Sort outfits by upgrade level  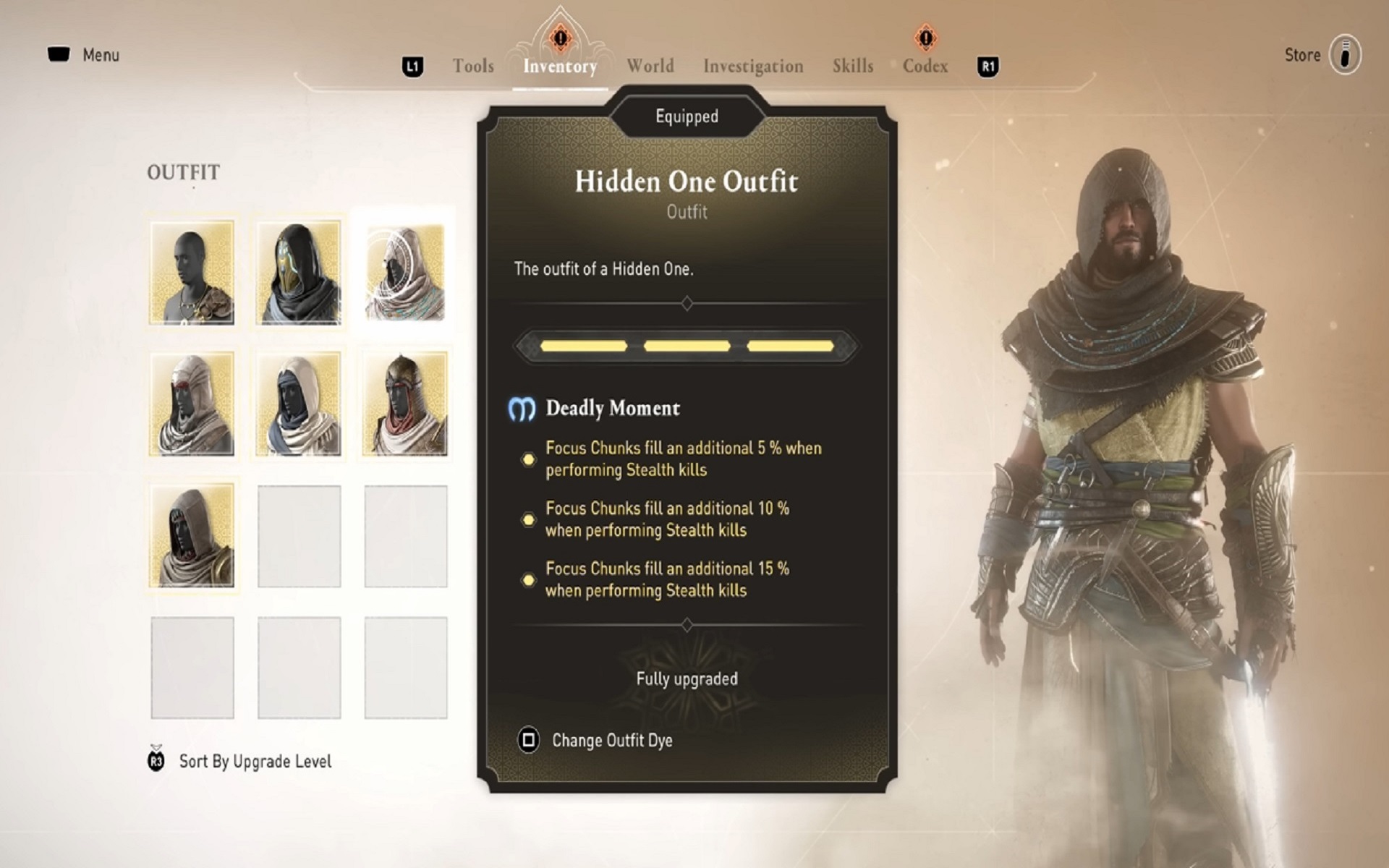pos(255,761)
